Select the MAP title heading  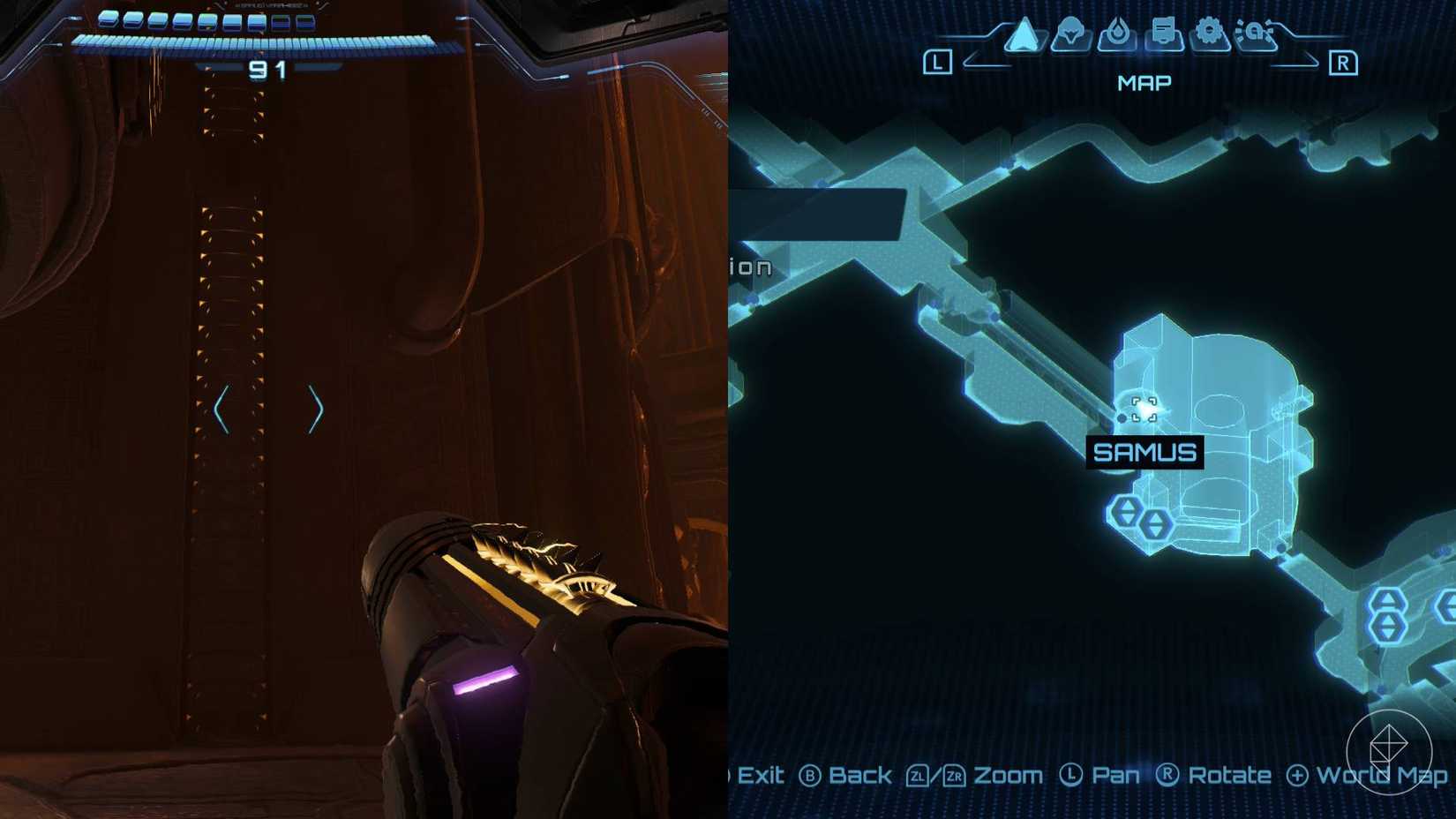[x=1144, y=81]
